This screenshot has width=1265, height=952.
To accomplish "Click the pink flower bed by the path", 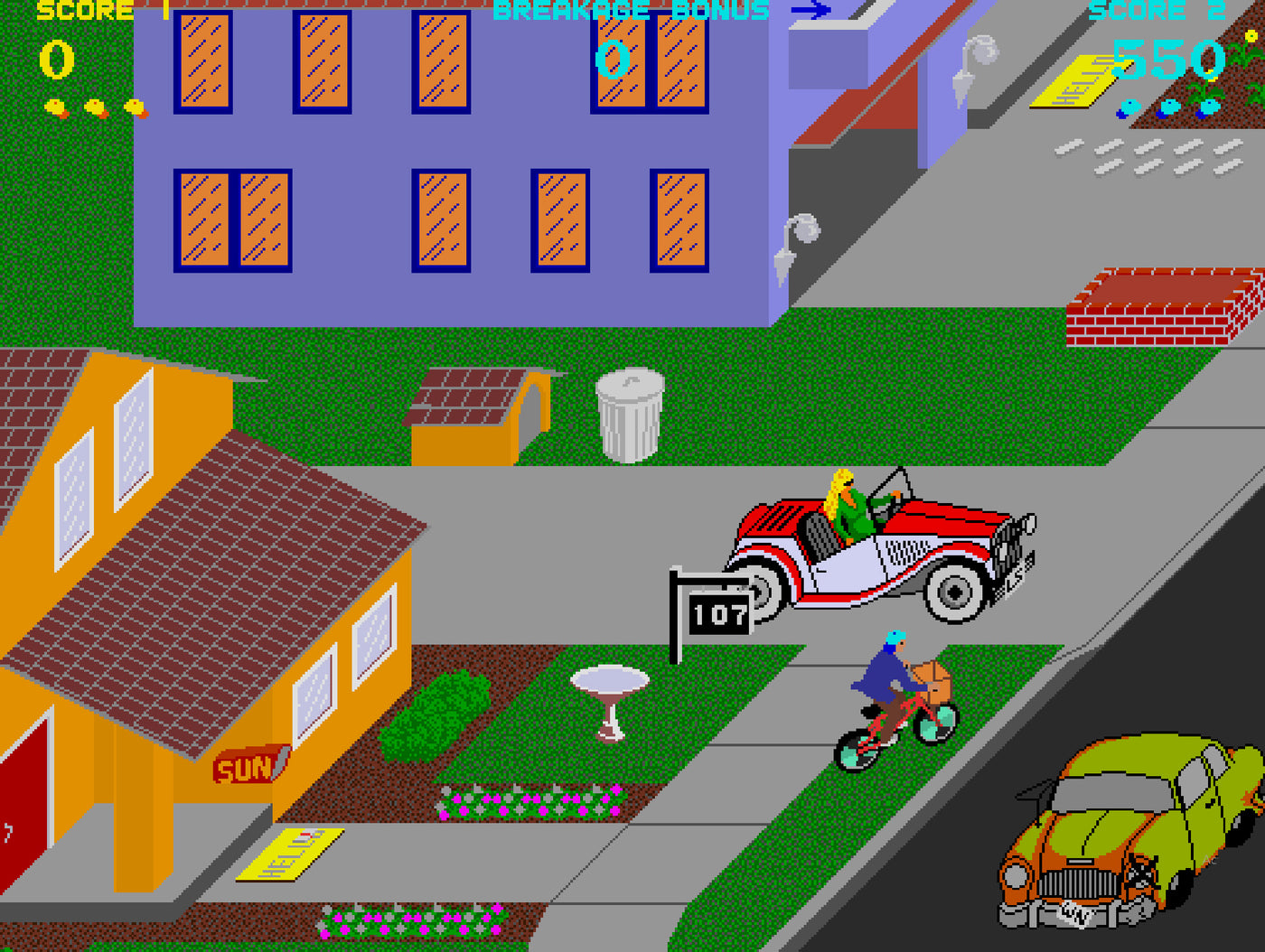I will [x=533, y=802].
